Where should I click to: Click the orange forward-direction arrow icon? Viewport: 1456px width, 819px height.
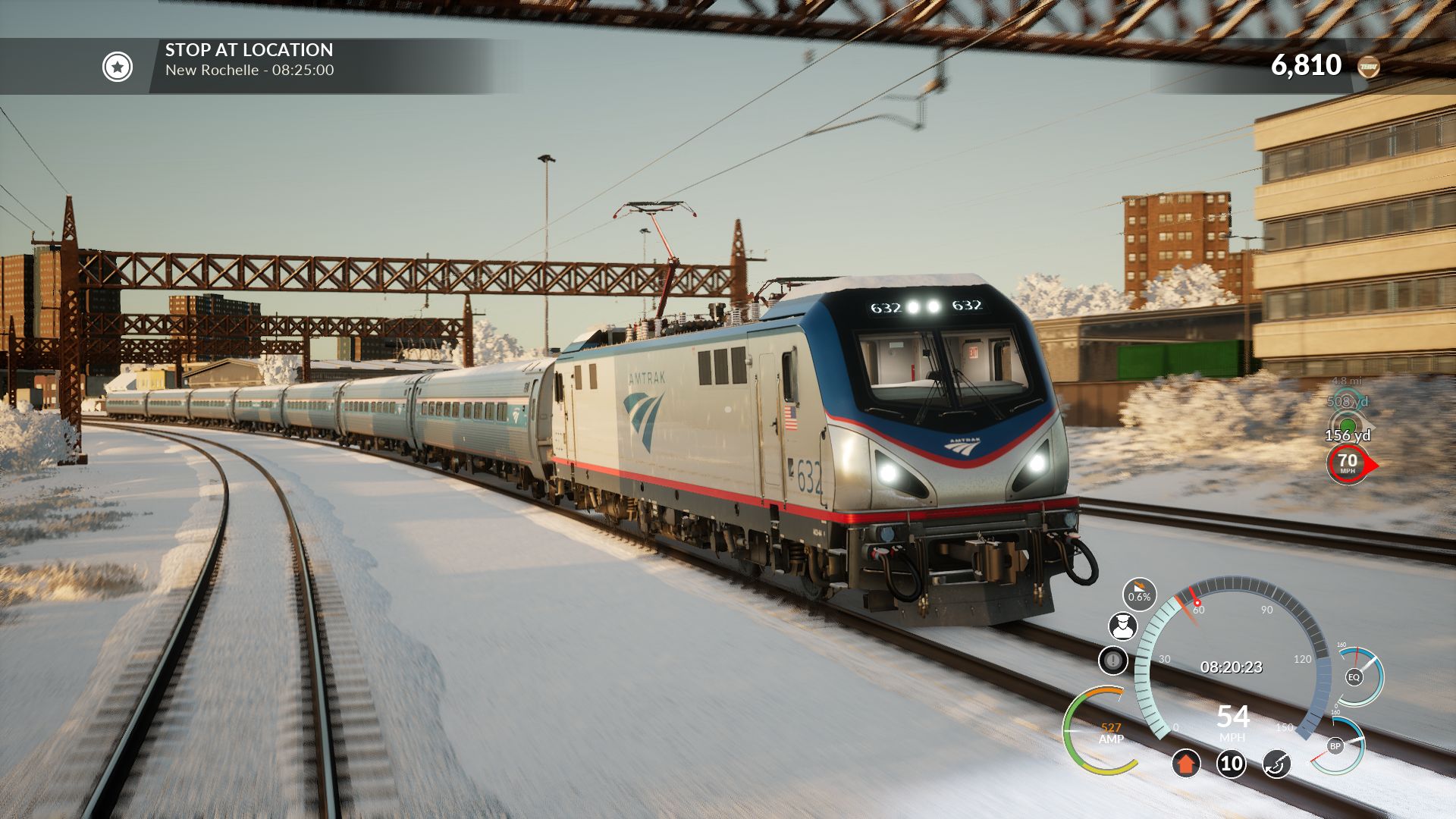pyautogui.click(x=1186, y=763)
